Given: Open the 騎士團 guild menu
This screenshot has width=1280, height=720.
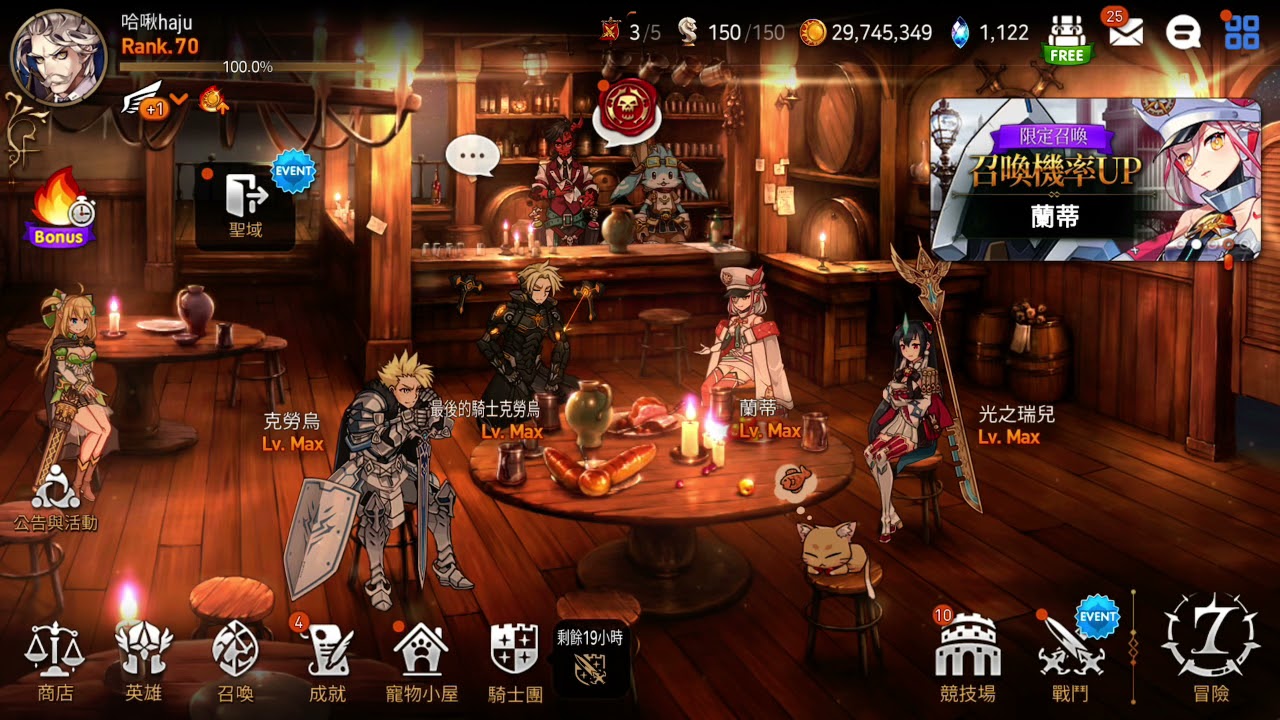Looking at the screenshot, I should [515, 661].
